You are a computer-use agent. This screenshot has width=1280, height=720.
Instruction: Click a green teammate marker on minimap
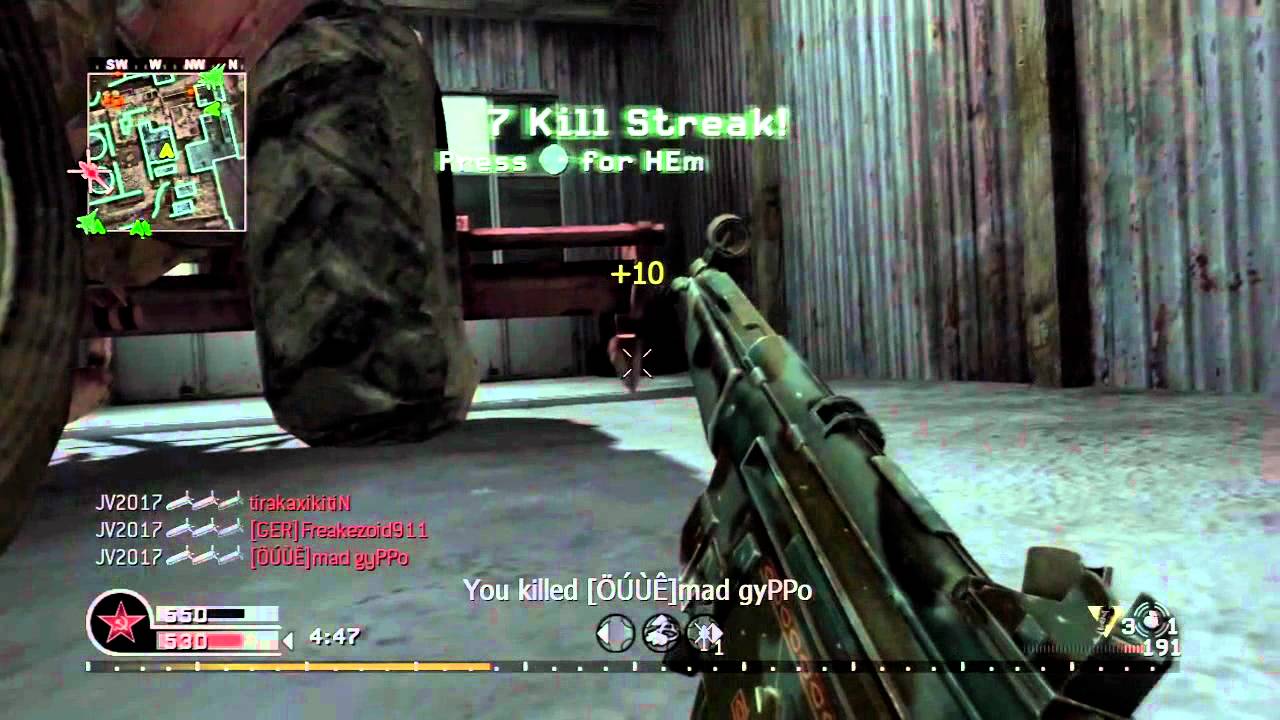pyautogui.click(x=212, y=78)
